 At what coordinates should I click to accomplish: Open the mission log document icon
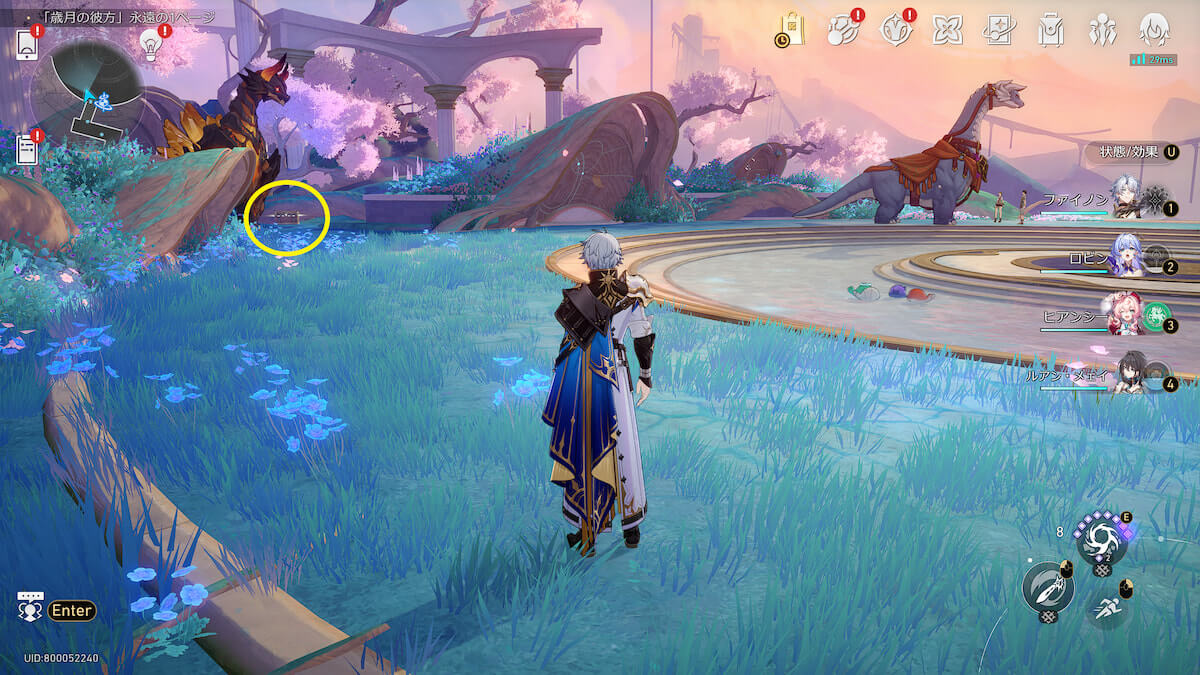(28, 150)
